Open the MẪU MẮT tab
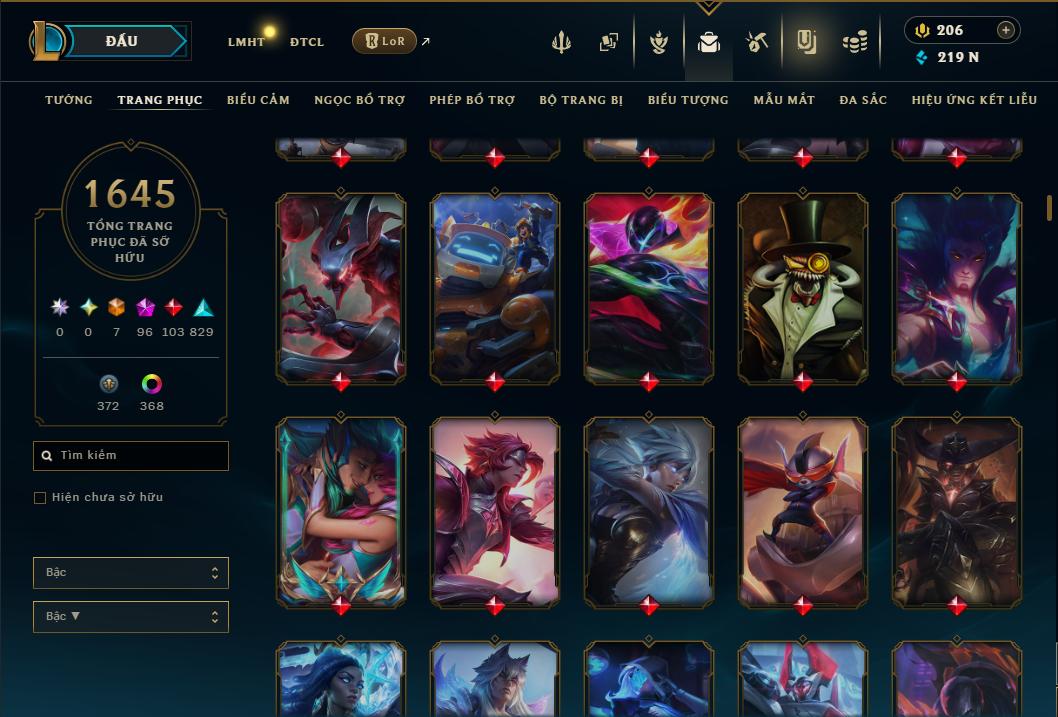The height and width of the screenshot is (717, 1058). (784, 100)
